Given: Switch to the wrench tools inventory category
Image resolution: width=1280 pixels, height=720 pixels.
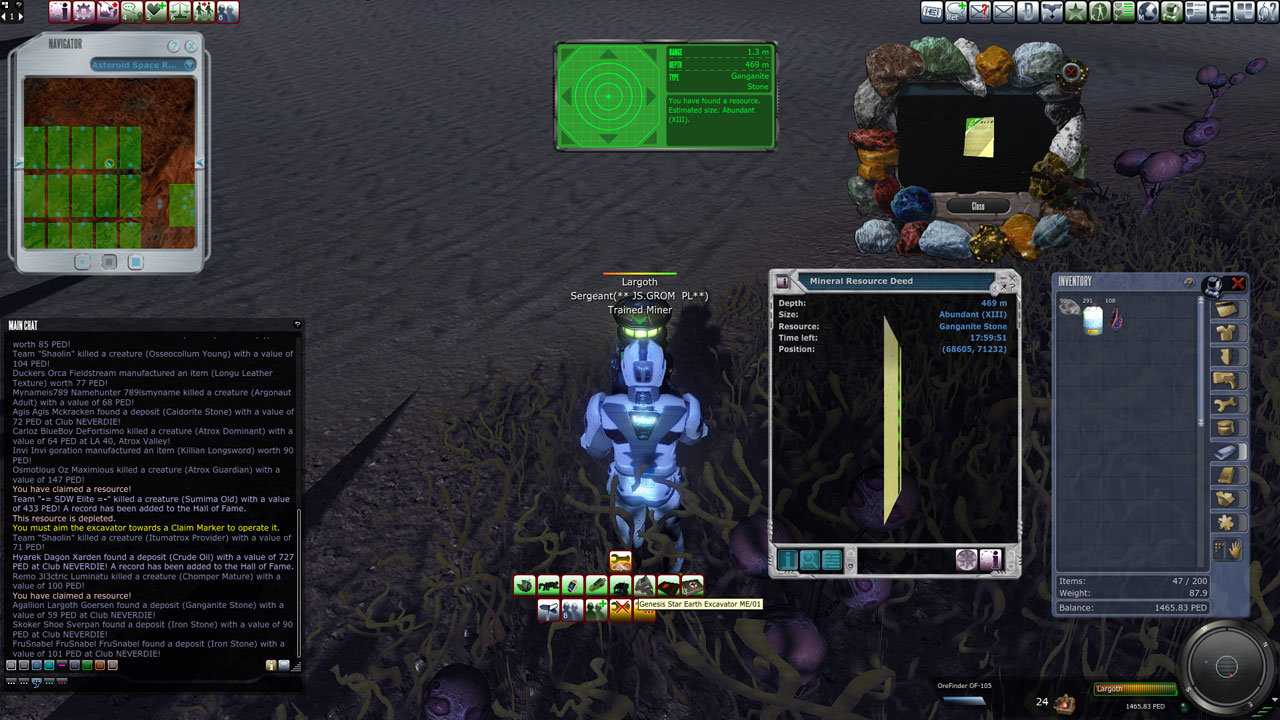Looking at the screenshot, I should 1226,405.
